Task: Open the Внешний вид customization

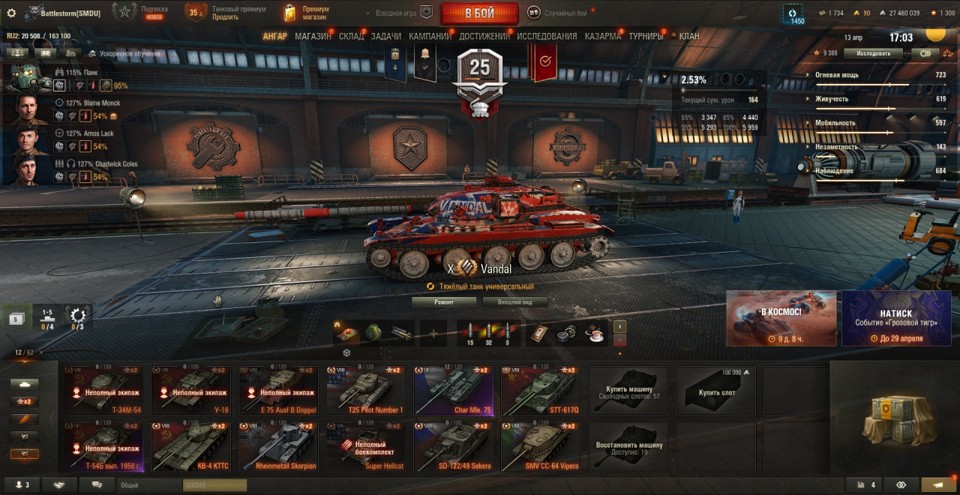Action: click(514, 301)
